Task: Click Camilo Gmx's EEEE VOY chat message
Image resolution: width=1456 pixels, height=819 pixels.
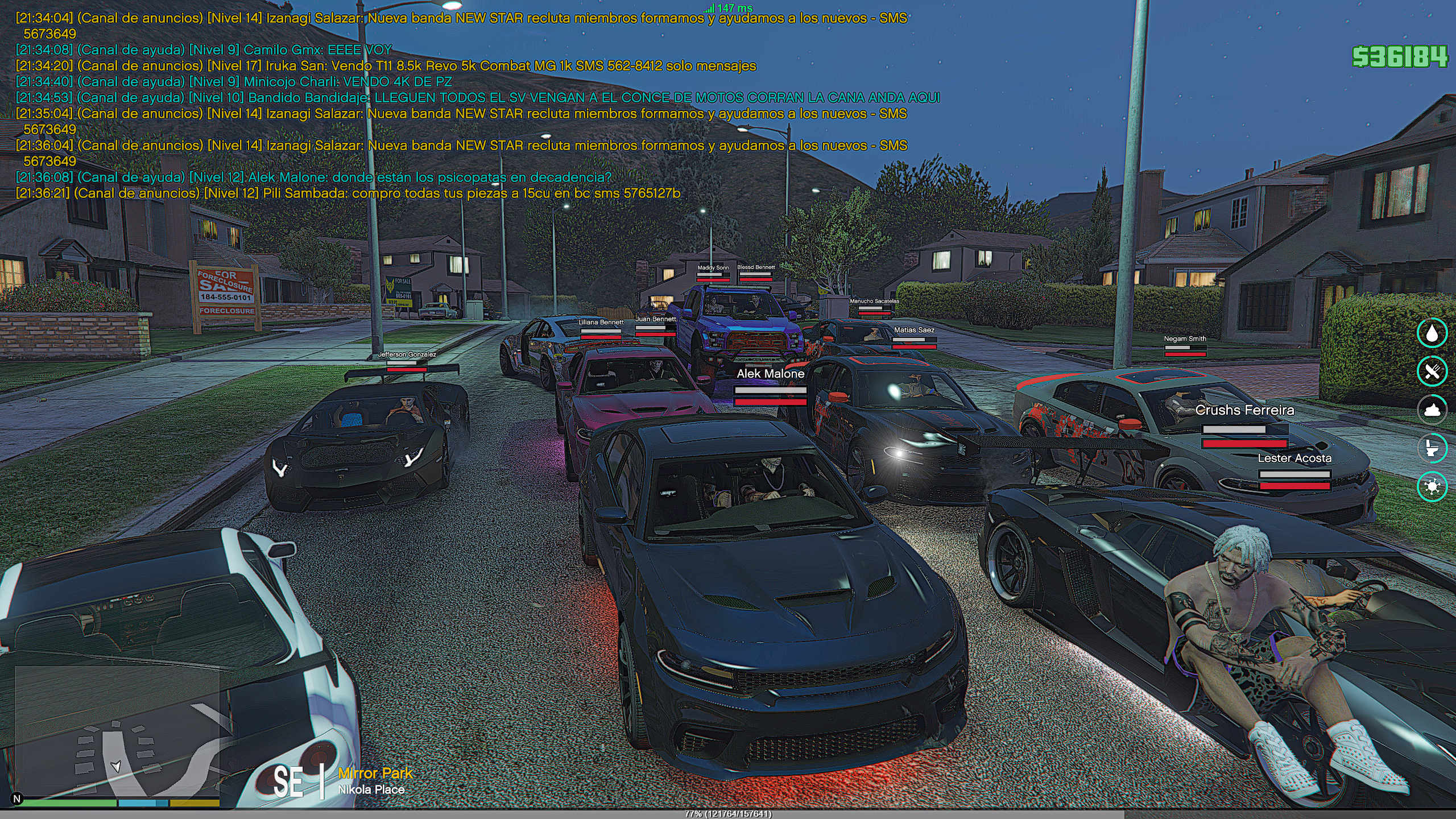Action: (204, 50)
